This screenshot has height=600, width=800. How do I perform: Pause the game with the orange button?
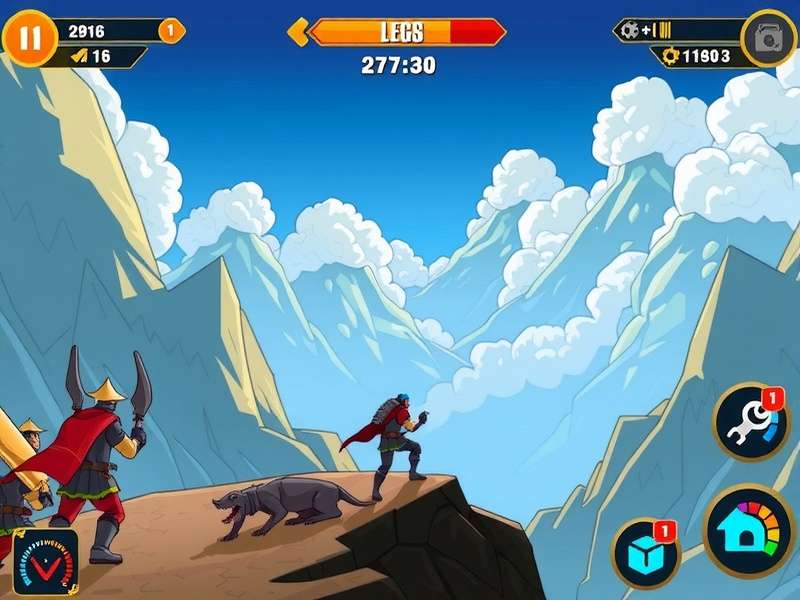coord(30,38)
